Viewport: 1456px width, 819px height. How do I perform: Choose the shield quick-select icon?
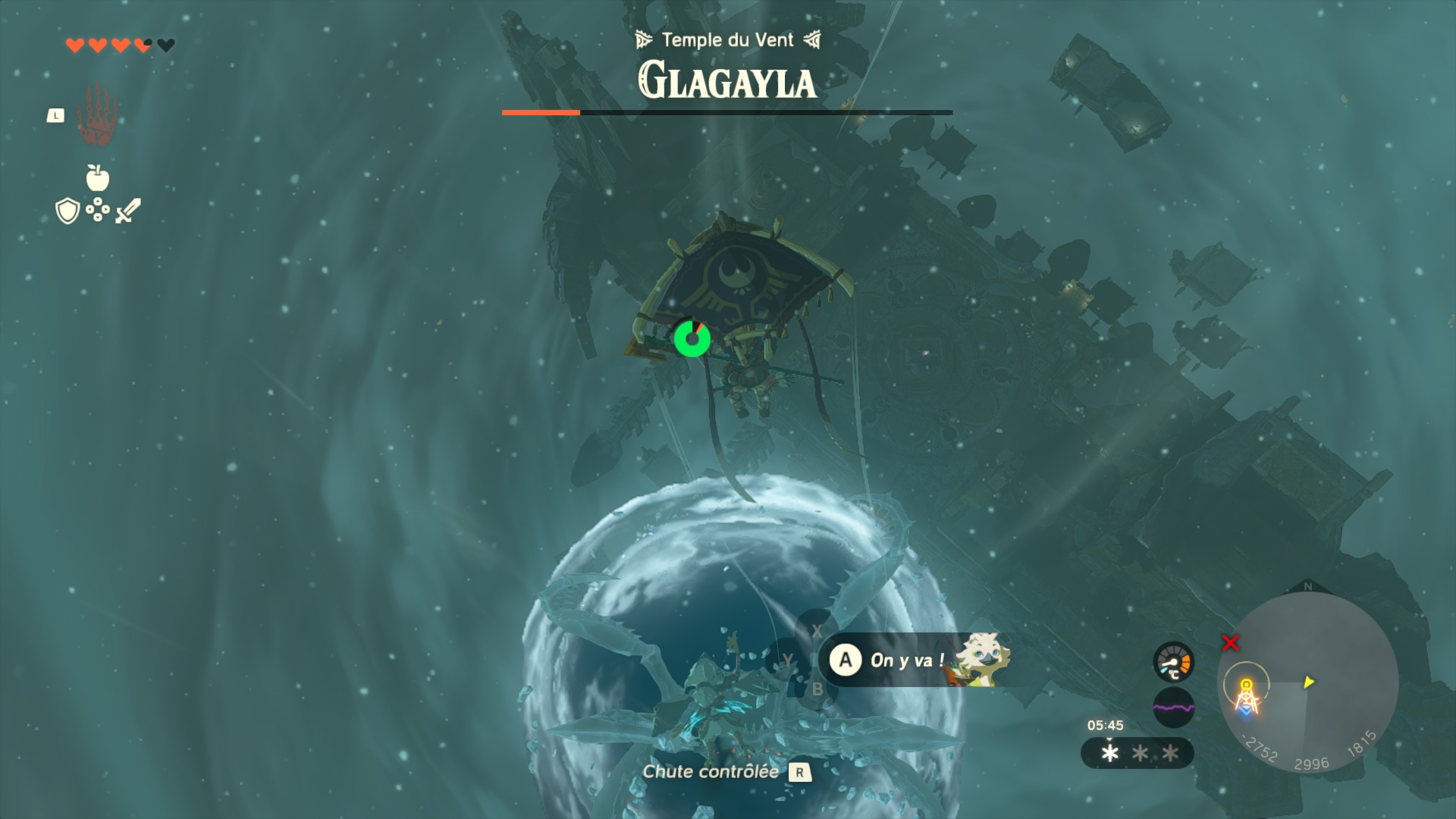[x=67, y=211]
